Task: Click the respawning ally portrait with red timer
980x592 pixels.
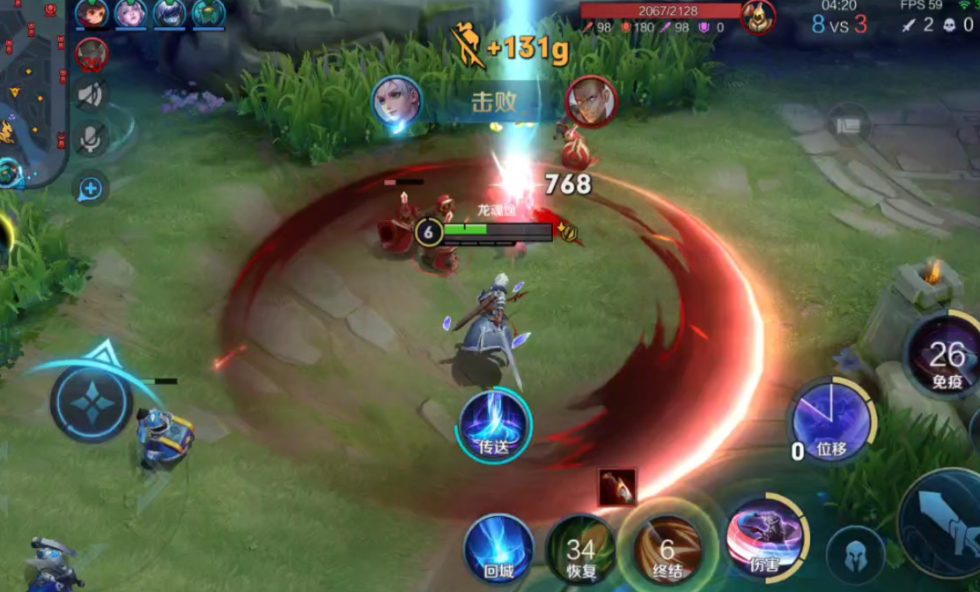Action: tap(92, 54)
